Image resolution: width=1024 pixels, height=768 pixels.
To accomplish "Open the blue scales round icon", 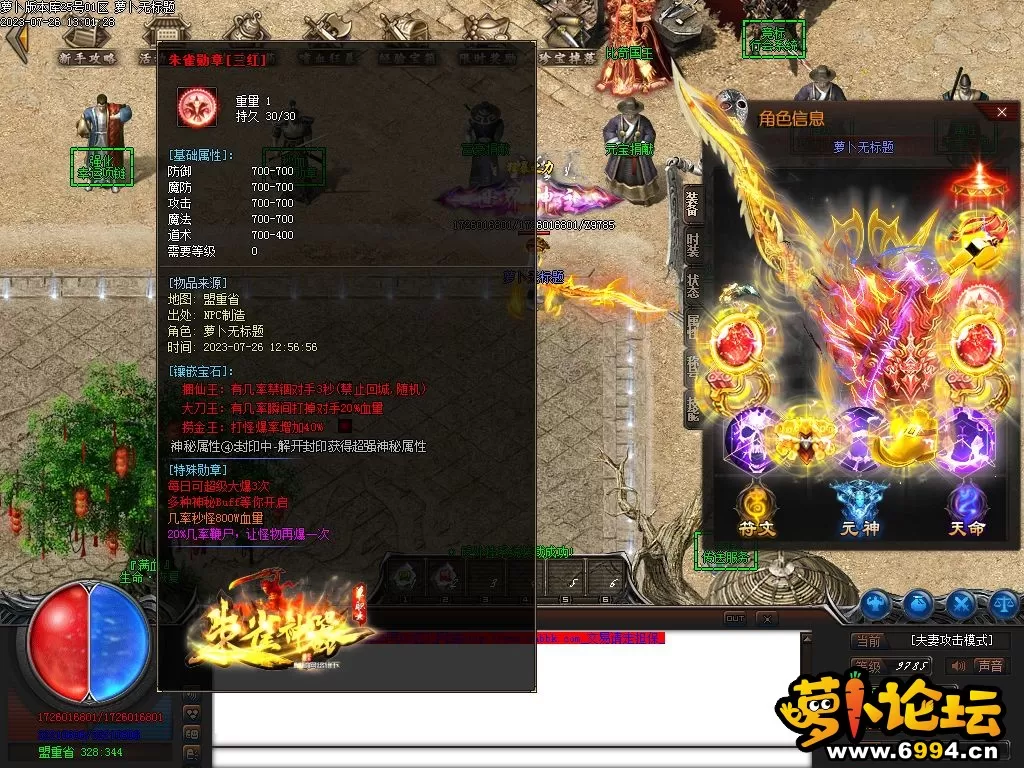I will 1004,603.
